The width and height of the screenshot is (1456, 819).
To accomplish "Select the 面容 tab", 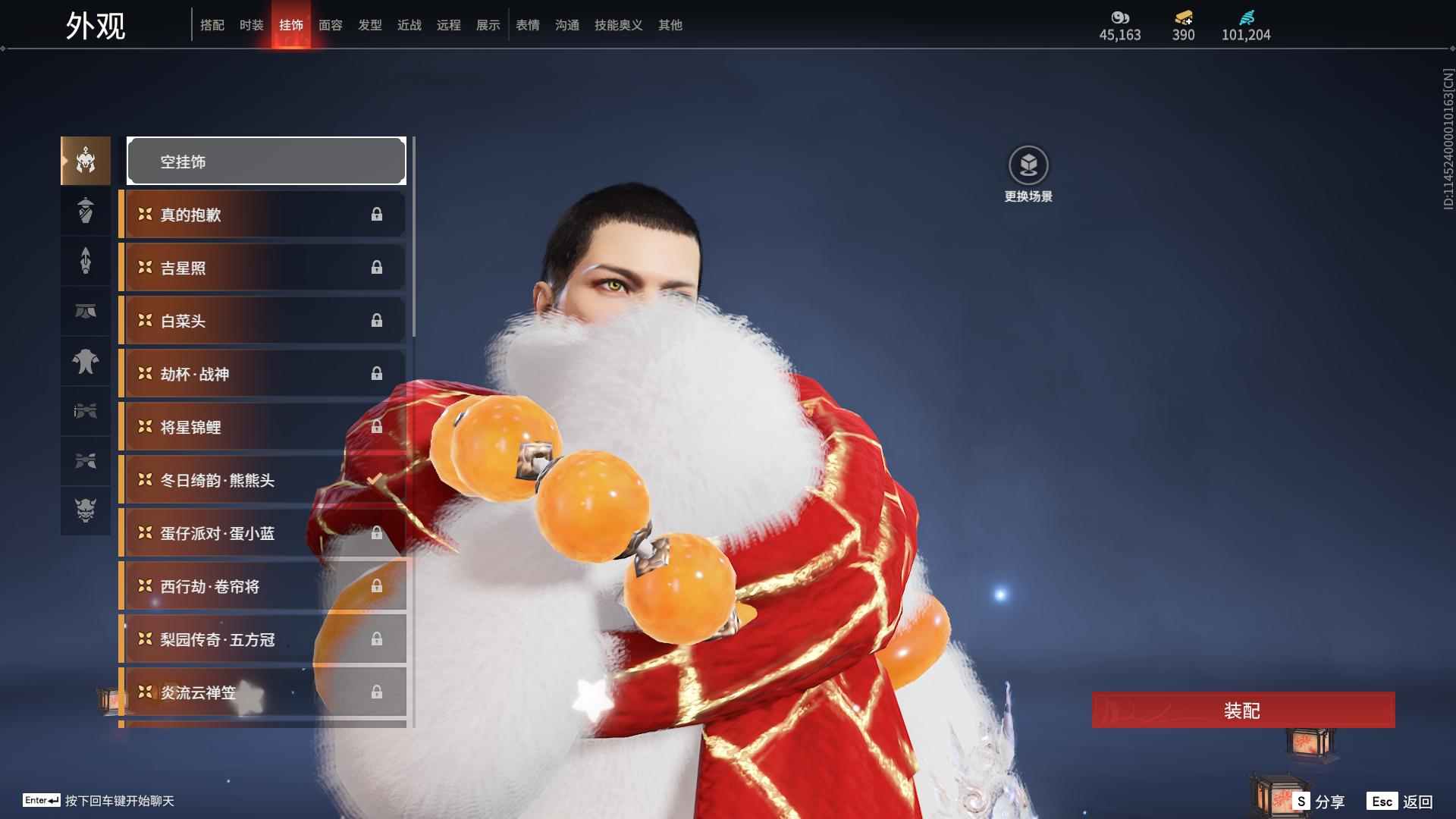I will tap(330, 25).
